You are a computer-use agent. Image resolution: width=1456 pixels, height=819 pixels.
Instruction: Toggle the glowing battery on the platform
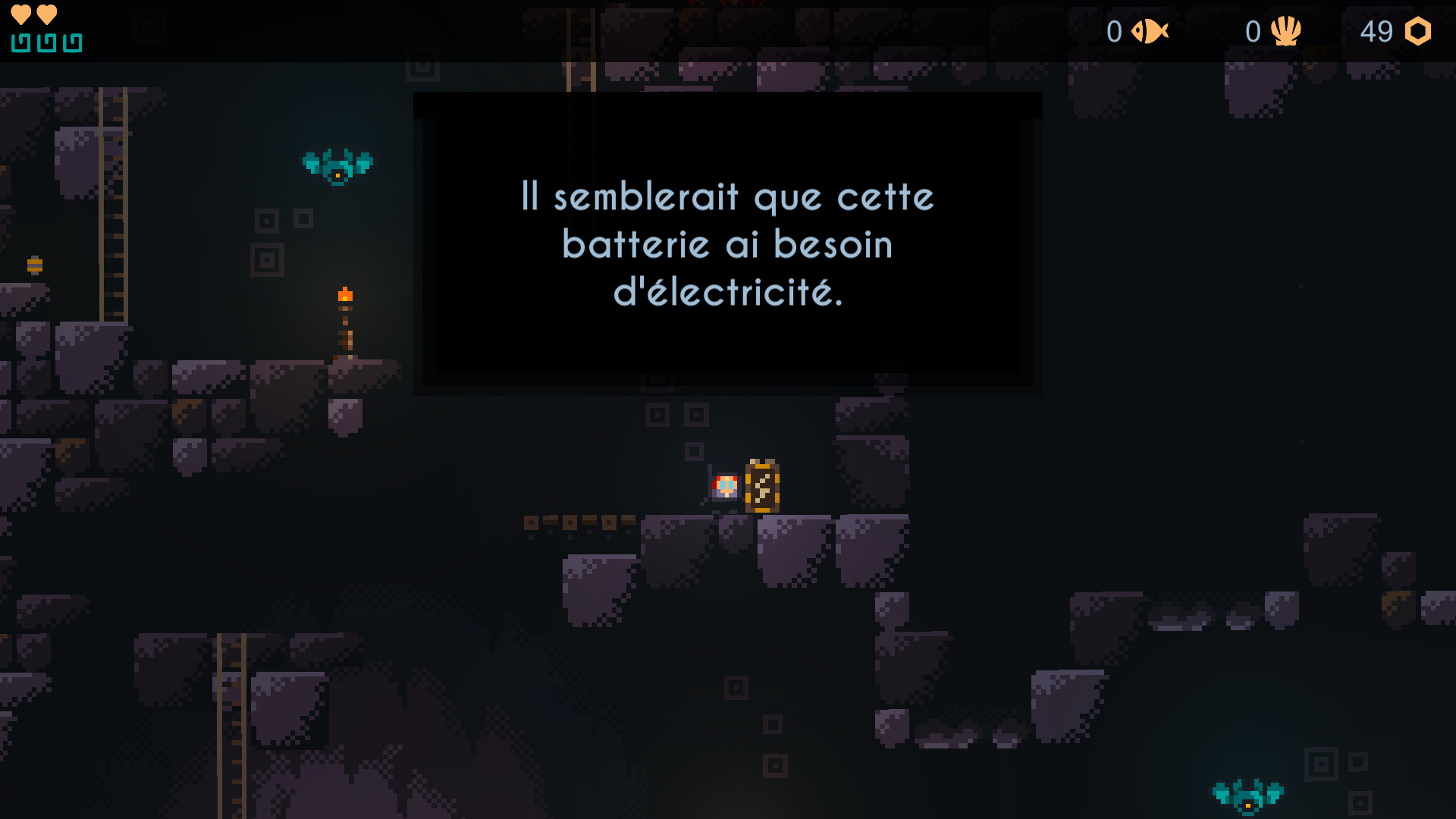[x=761, y=486]
